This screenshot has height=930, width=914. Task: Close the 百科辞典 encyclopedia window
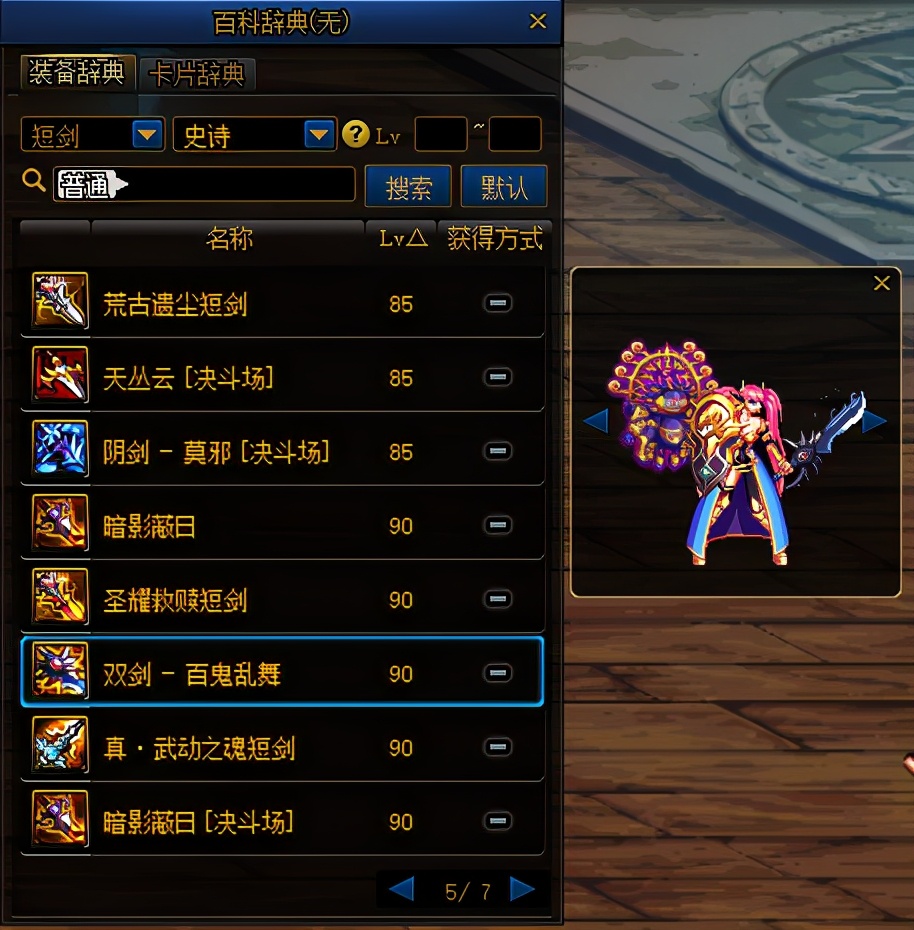point(538,21)
